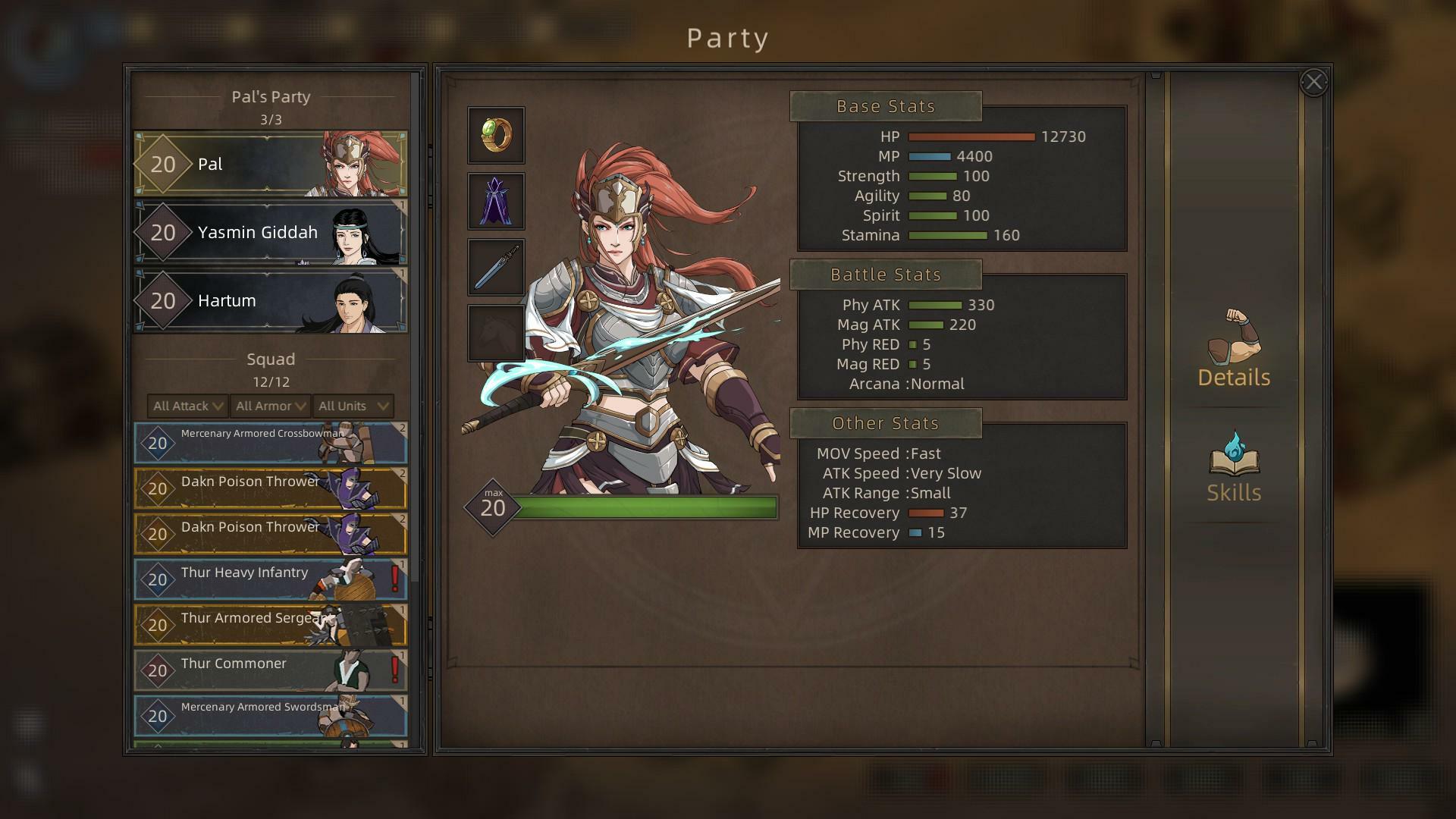
Task: Select Yasmin Giddah party member
Action: (271, 232)
